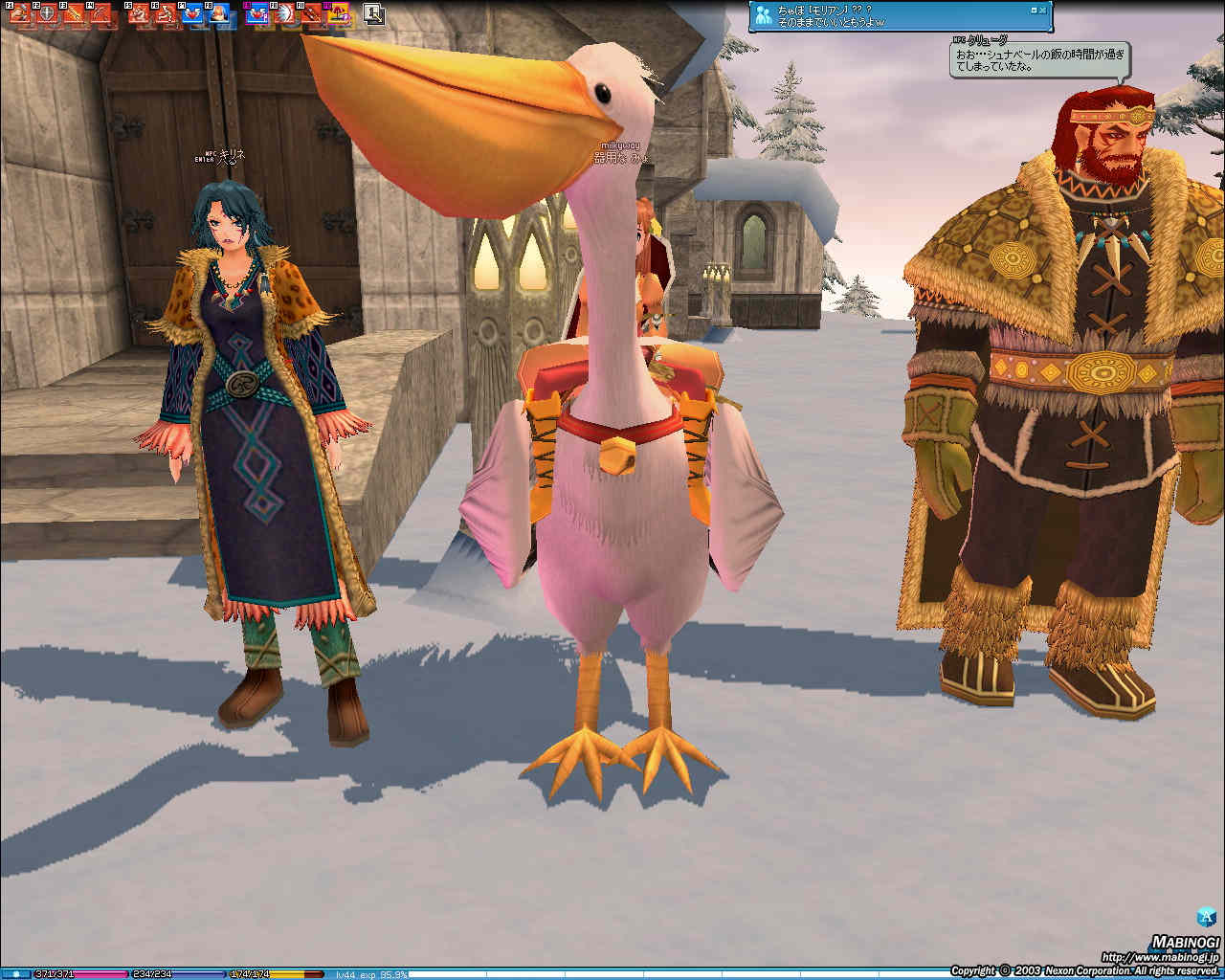Use the F10 spiky burst skill
This screenshot has height=980, width=1225.
pos(284,14)
